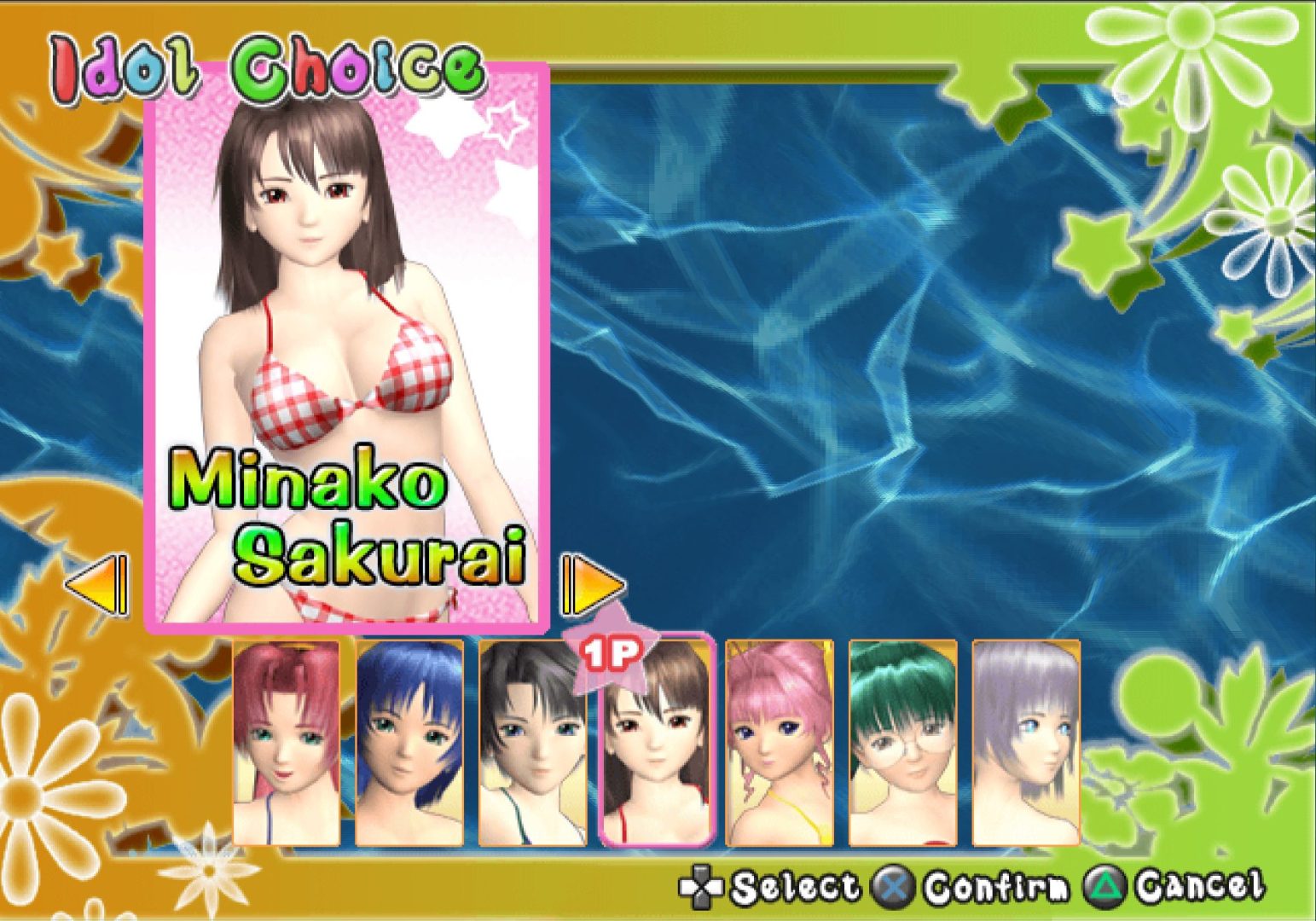1316x921 pixels.
Task: Pick the green-haired idol wearing glasses
Action: (902, 743)
